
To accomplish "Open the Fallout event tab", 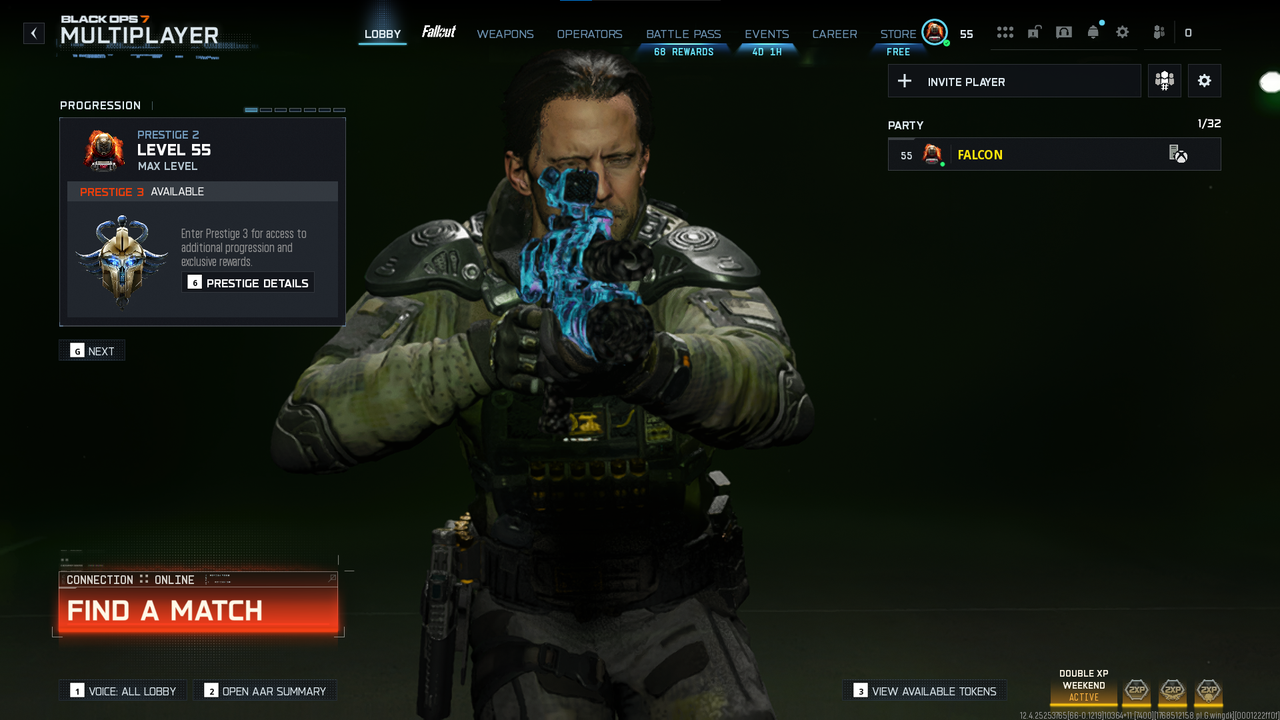I will pyautogui.click(x=439, y=33).
